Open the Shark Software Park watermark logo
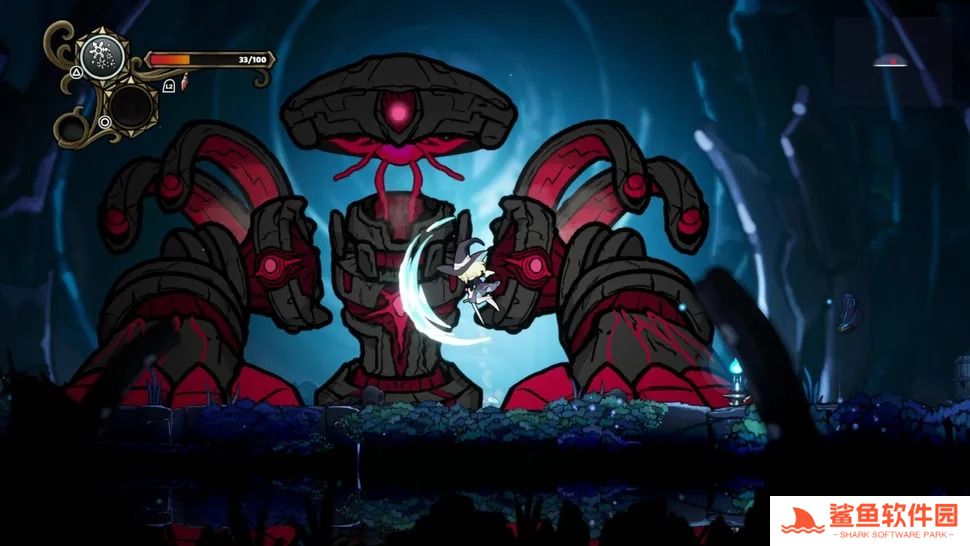The width and height of the screenshot is (970, 546). pos(869,521)
